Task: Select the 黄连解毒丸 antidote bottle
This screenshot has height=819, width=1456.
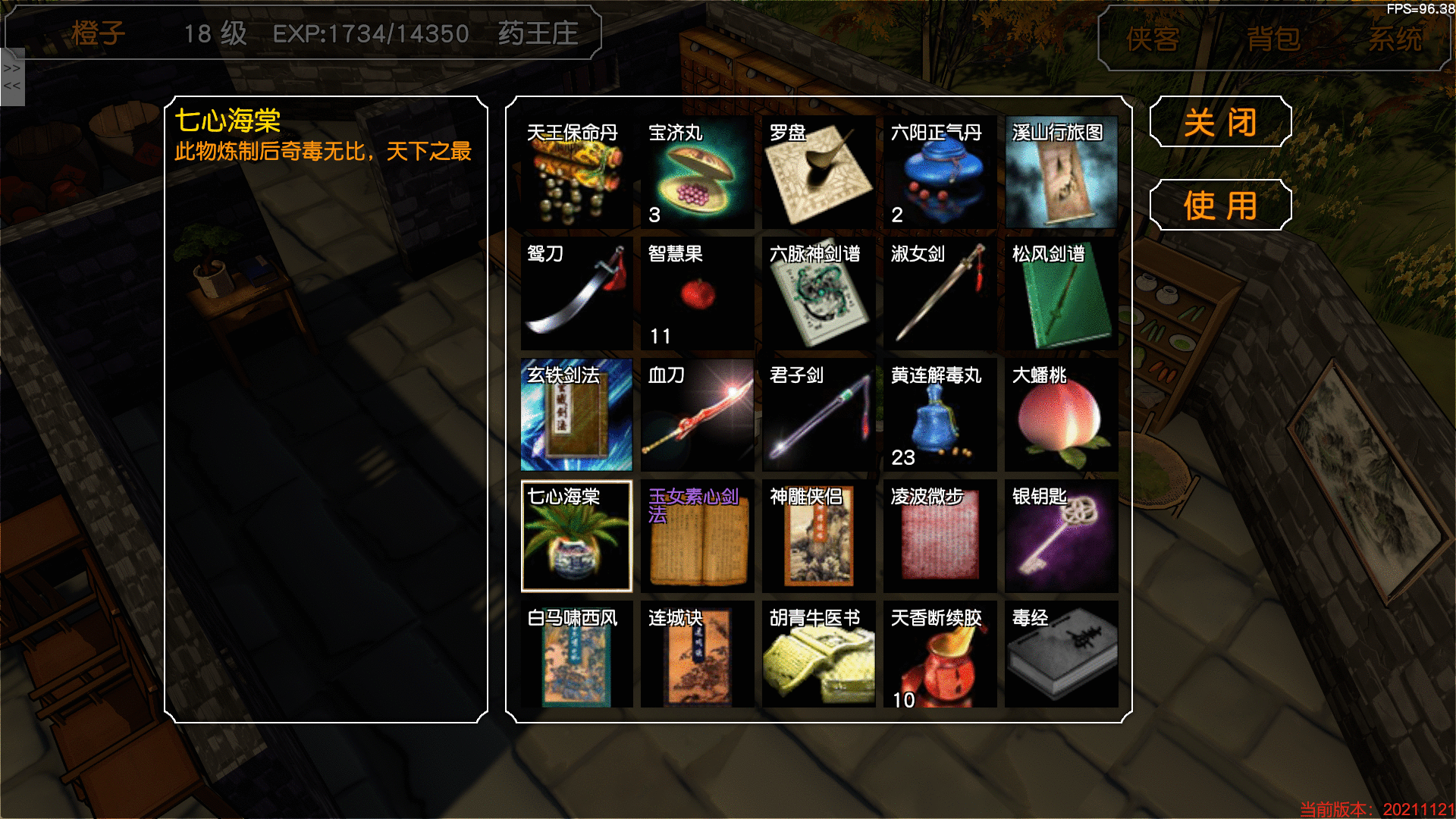Action: [940, 416]
